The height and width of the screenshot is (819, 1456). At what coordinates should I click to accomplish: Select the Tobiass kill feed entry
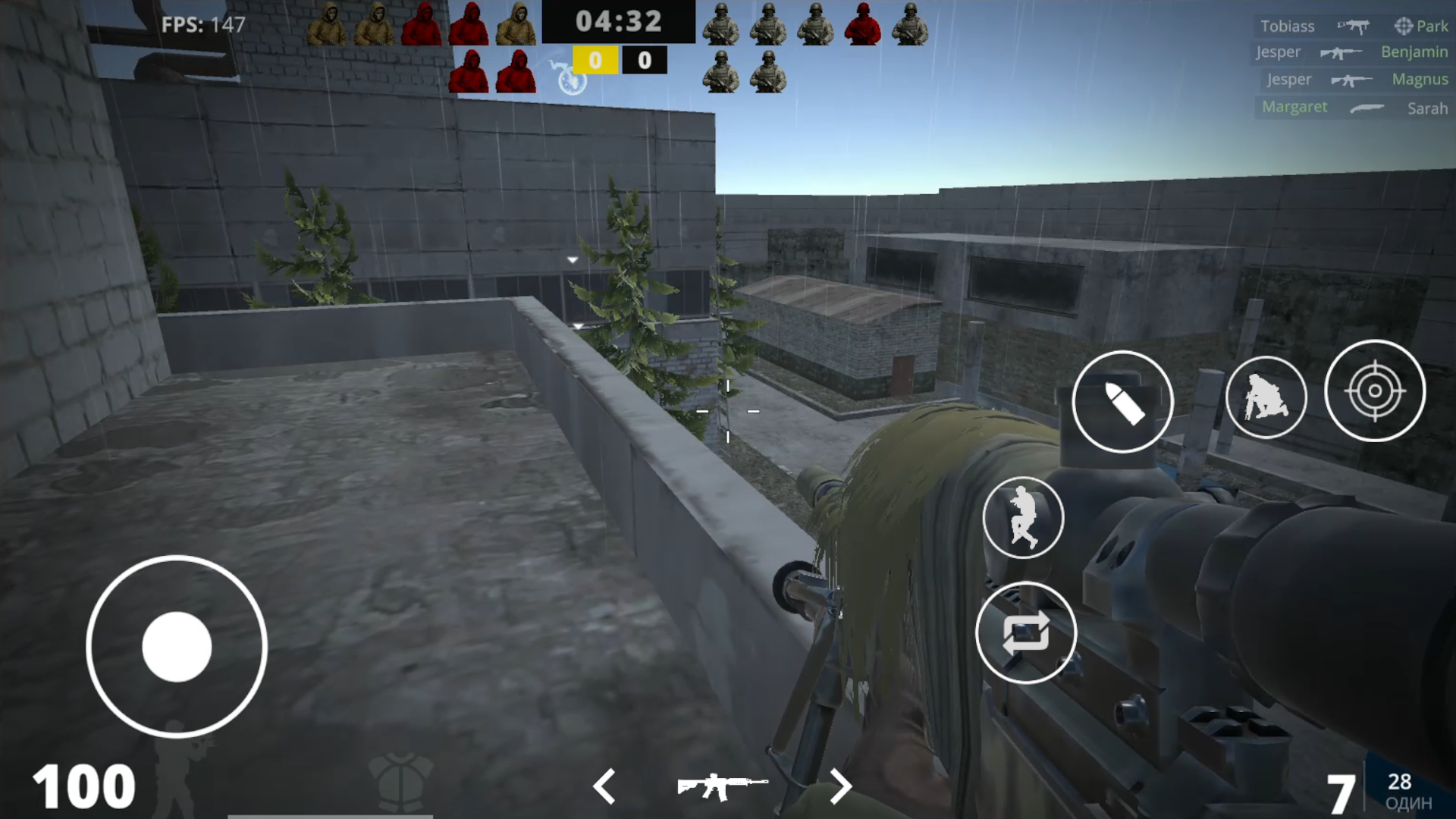1288,26
